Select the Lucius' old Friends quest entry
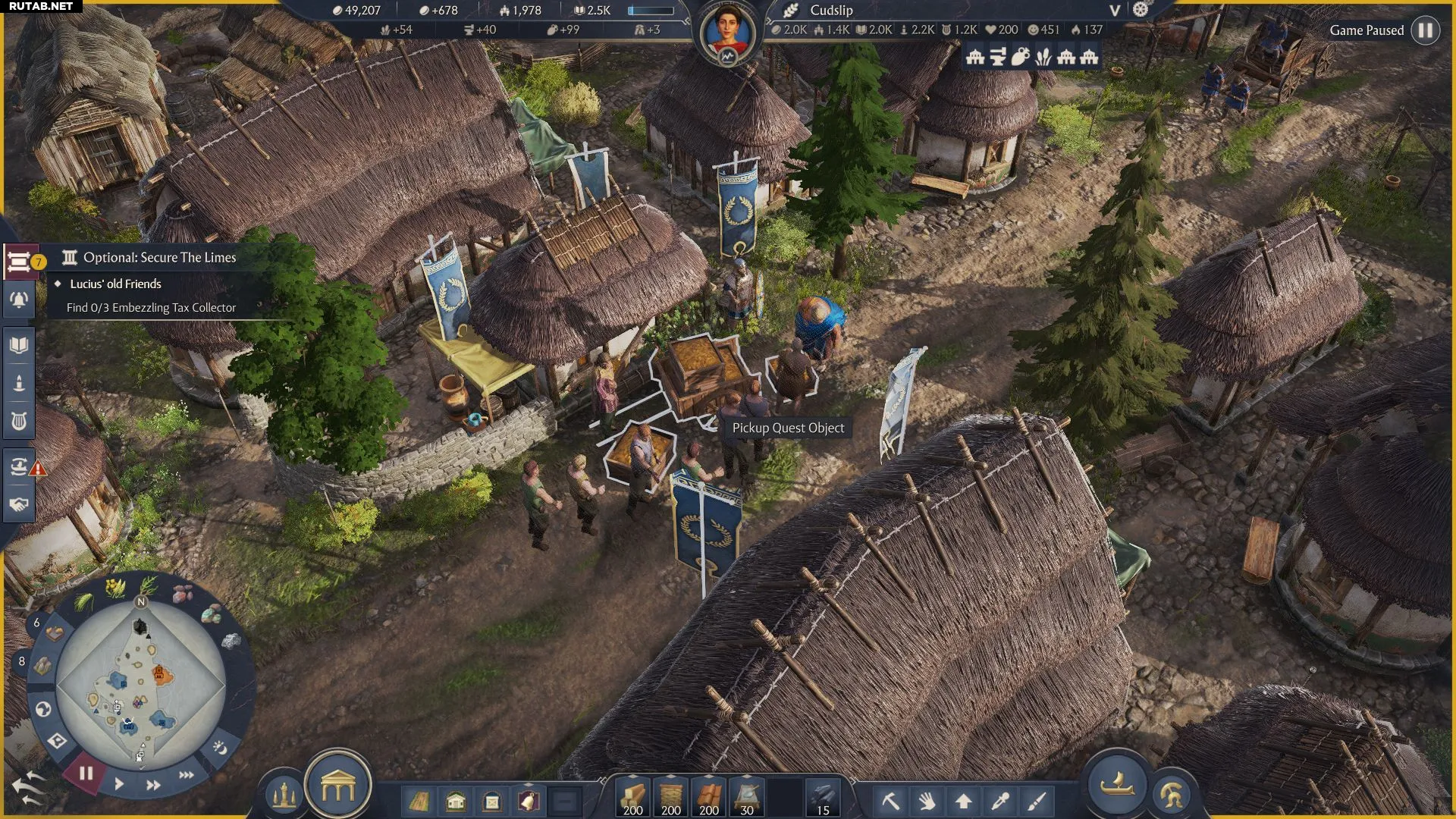This screenshot has width=1456, height=819. click(x=115, y=284)
